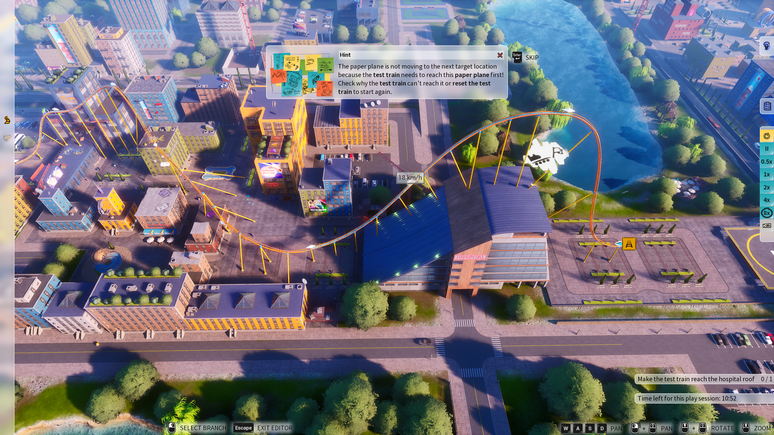Set simulation speed to 1x
This screenshot has width=774, height=435.
(x=767, y=174)
